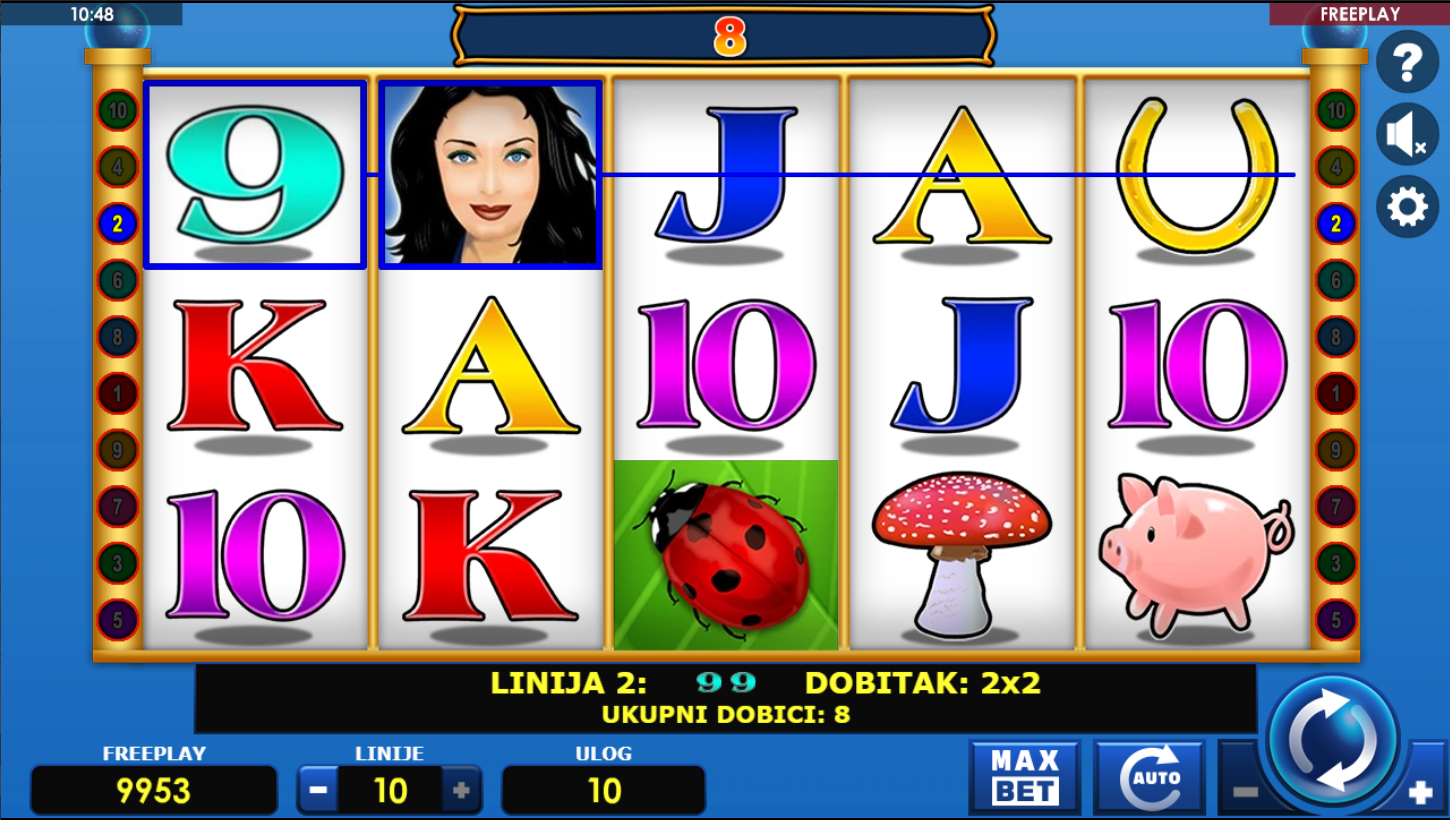The width and height of the screenshot is (1450, 820).
Task: Activate the MAX BET button
Action: pos(1024,777)
